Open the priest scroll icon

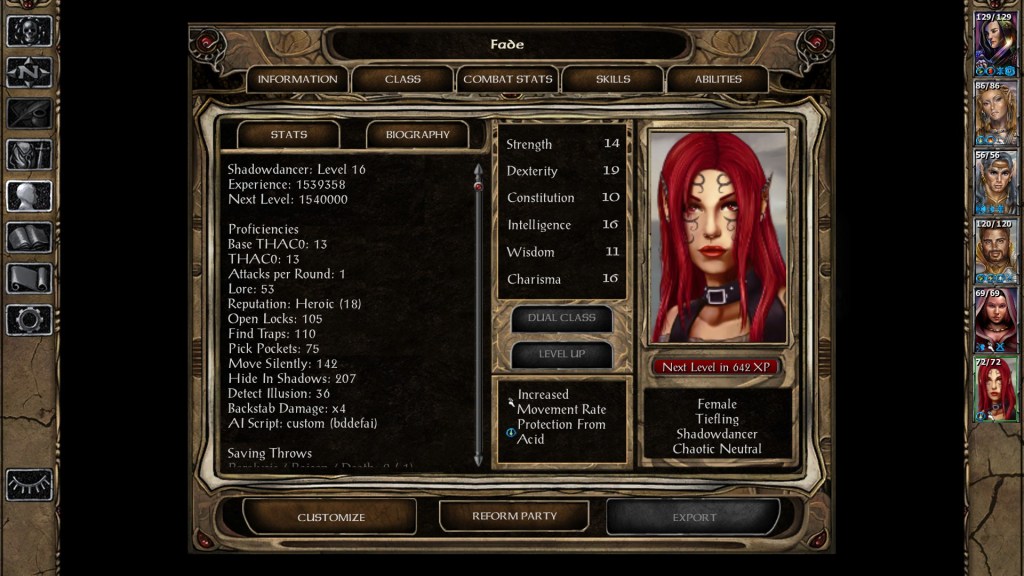(29, 278)
